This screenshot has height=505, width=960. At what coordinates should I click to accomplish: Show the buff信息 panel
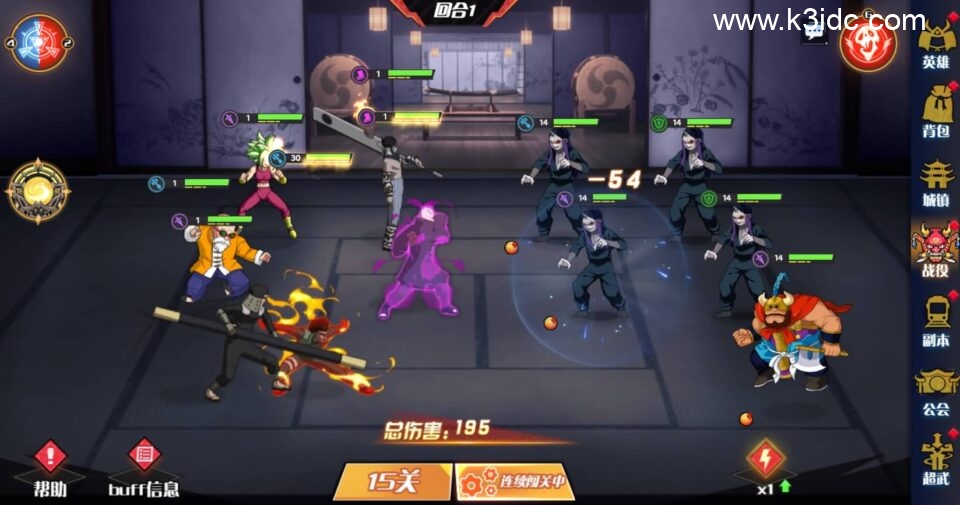coord(144,467)
